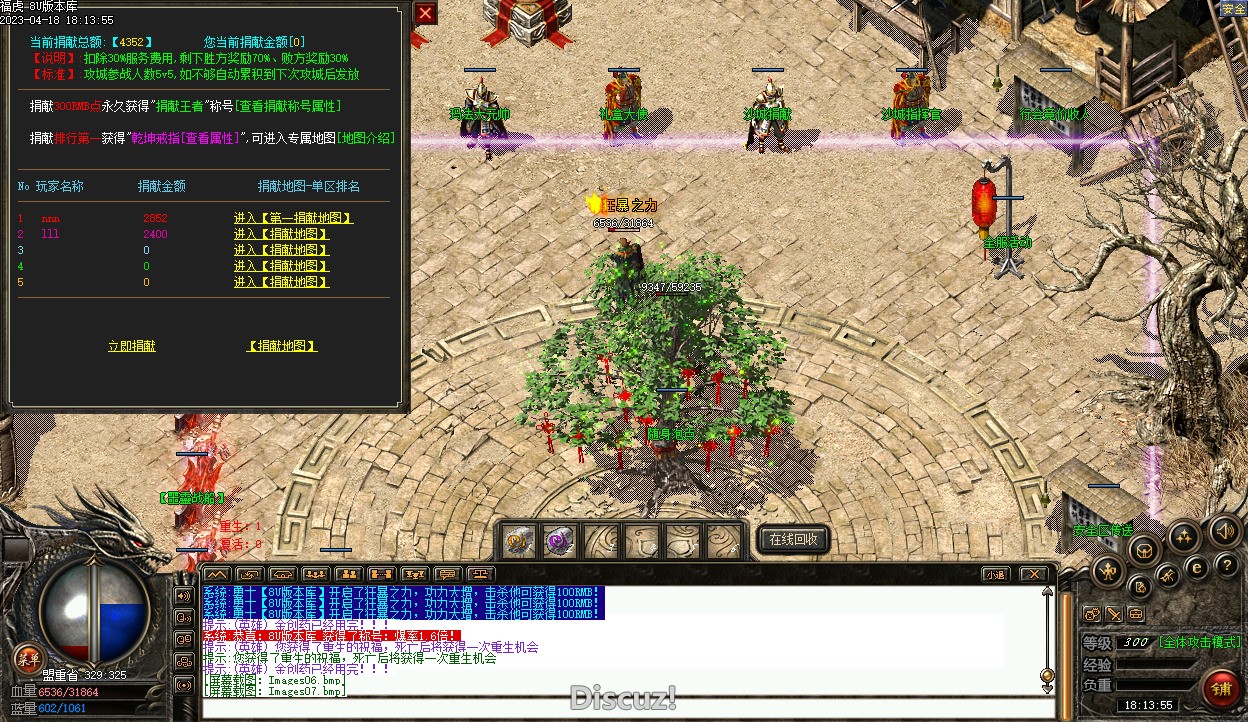Viewport: 1248px width, 722px height.
Task: Enter the 第一捐献地图 first-rank map
Action: [293, 218]
